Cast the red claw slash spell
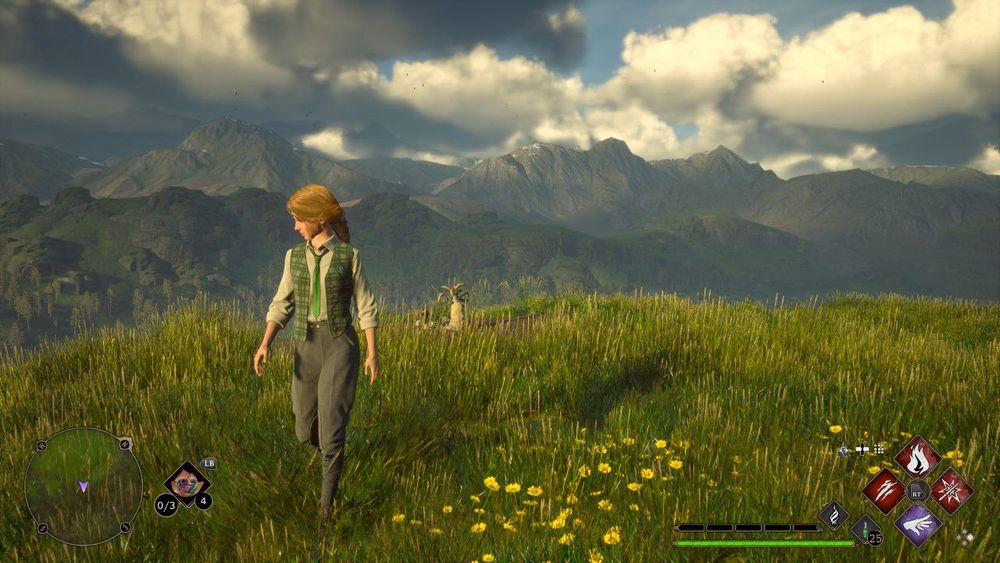The image size is (1000, 563). [x=883, y=490]
